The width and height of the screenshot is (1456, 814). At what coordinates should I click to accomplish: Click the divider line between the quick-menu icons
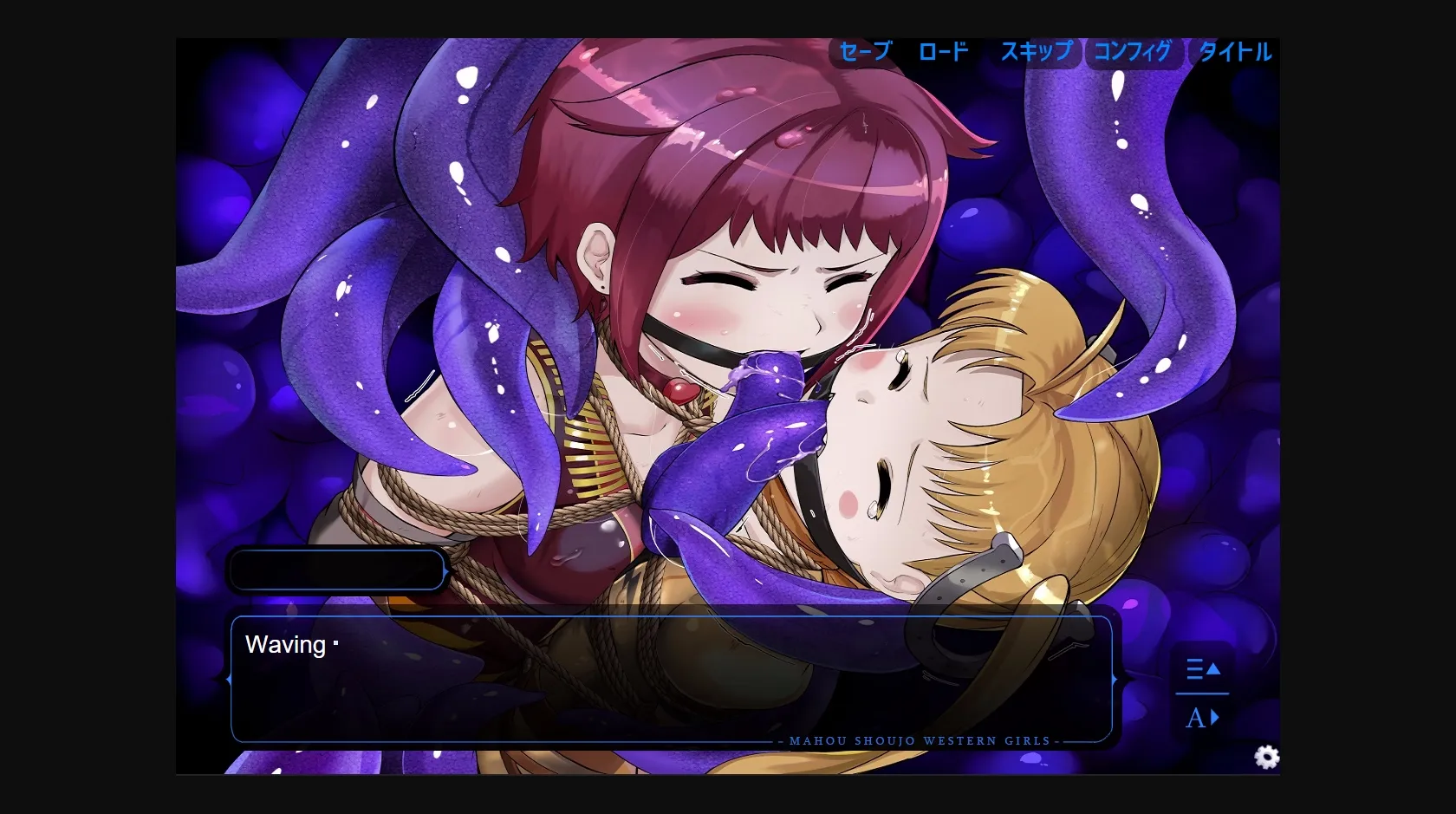[x=1202, y=692]
